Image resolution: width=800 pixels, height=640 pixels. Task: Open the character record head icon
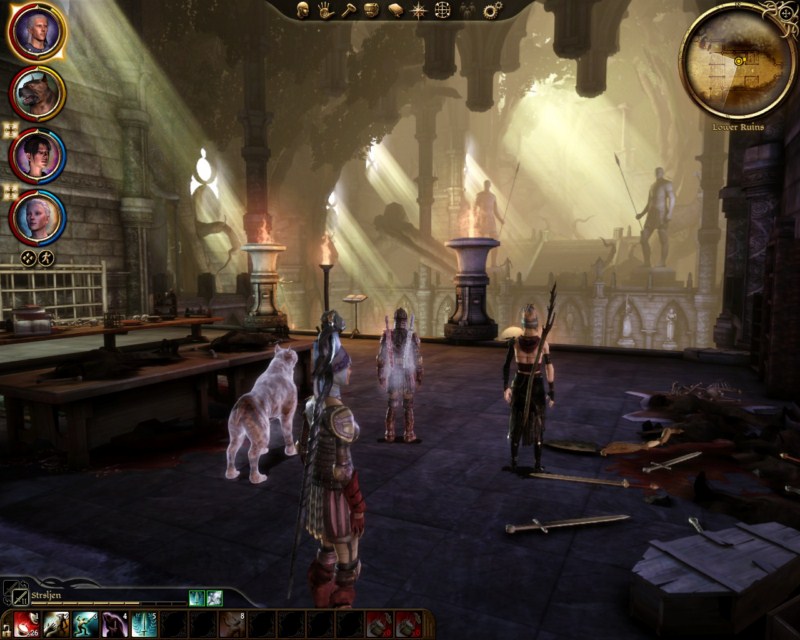(x=302, y=10)
